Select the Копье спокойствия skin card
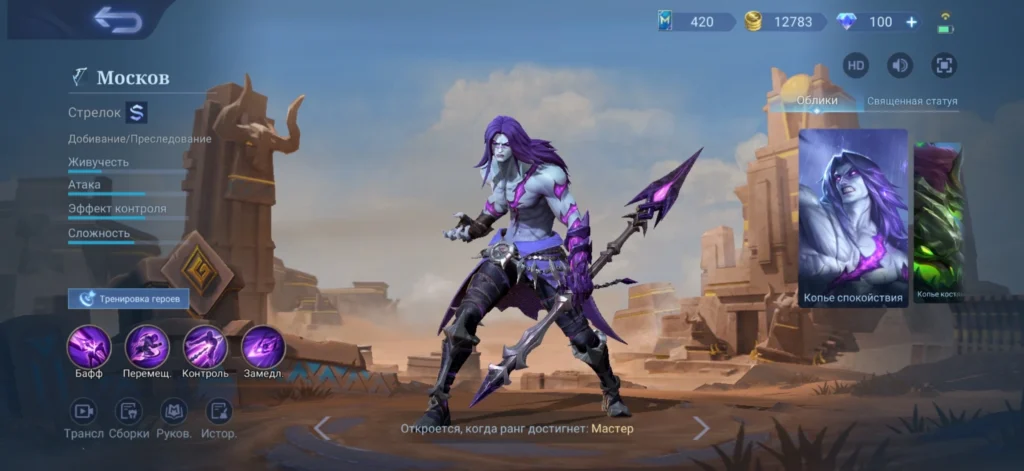Image resolution: width=1024 pixels, height=471 pixels. 853,217
